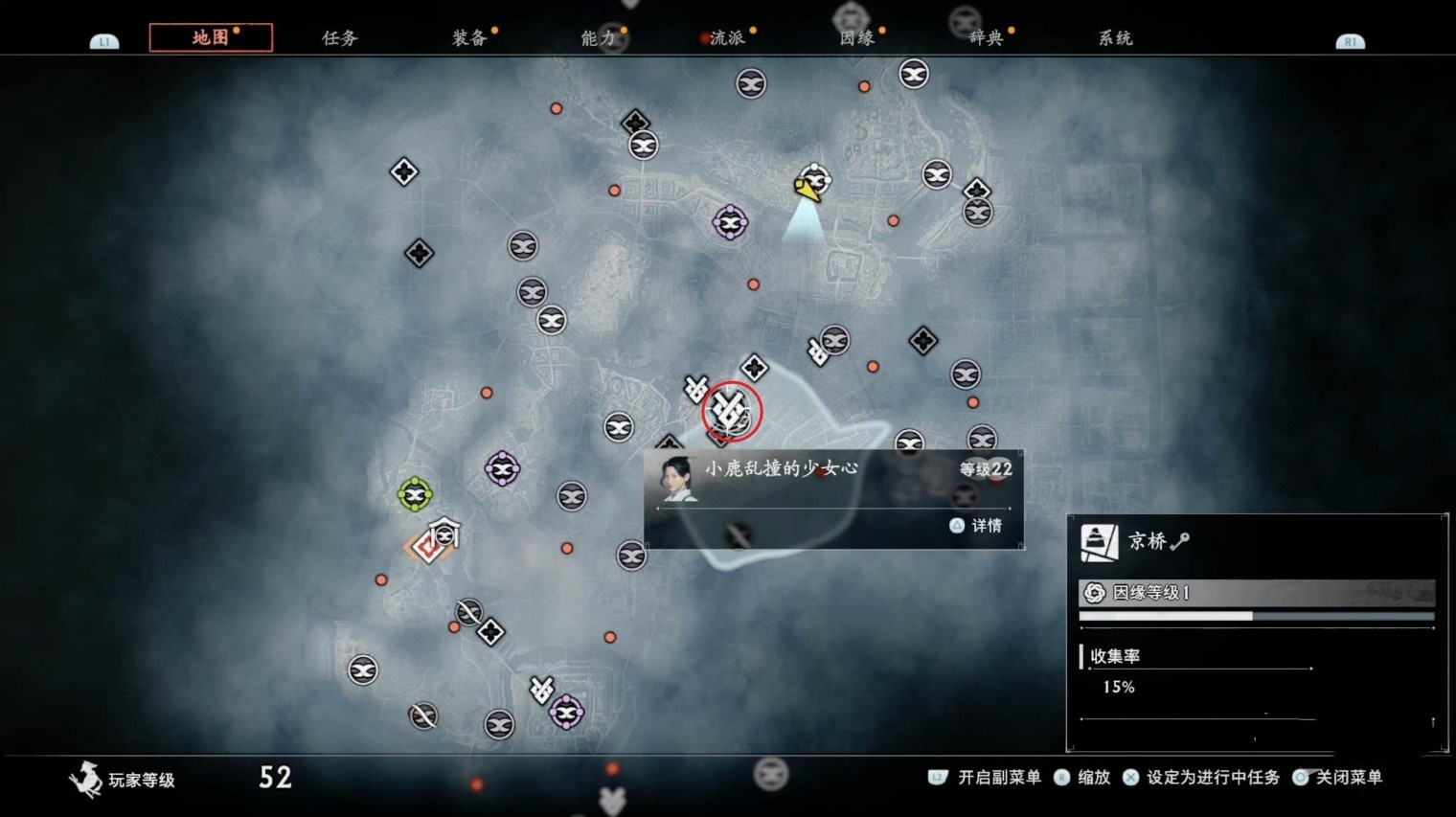Viewport: 1456px width, 817px height.
Task: Select the red-circled quest marker
Action: click(731, 412)
